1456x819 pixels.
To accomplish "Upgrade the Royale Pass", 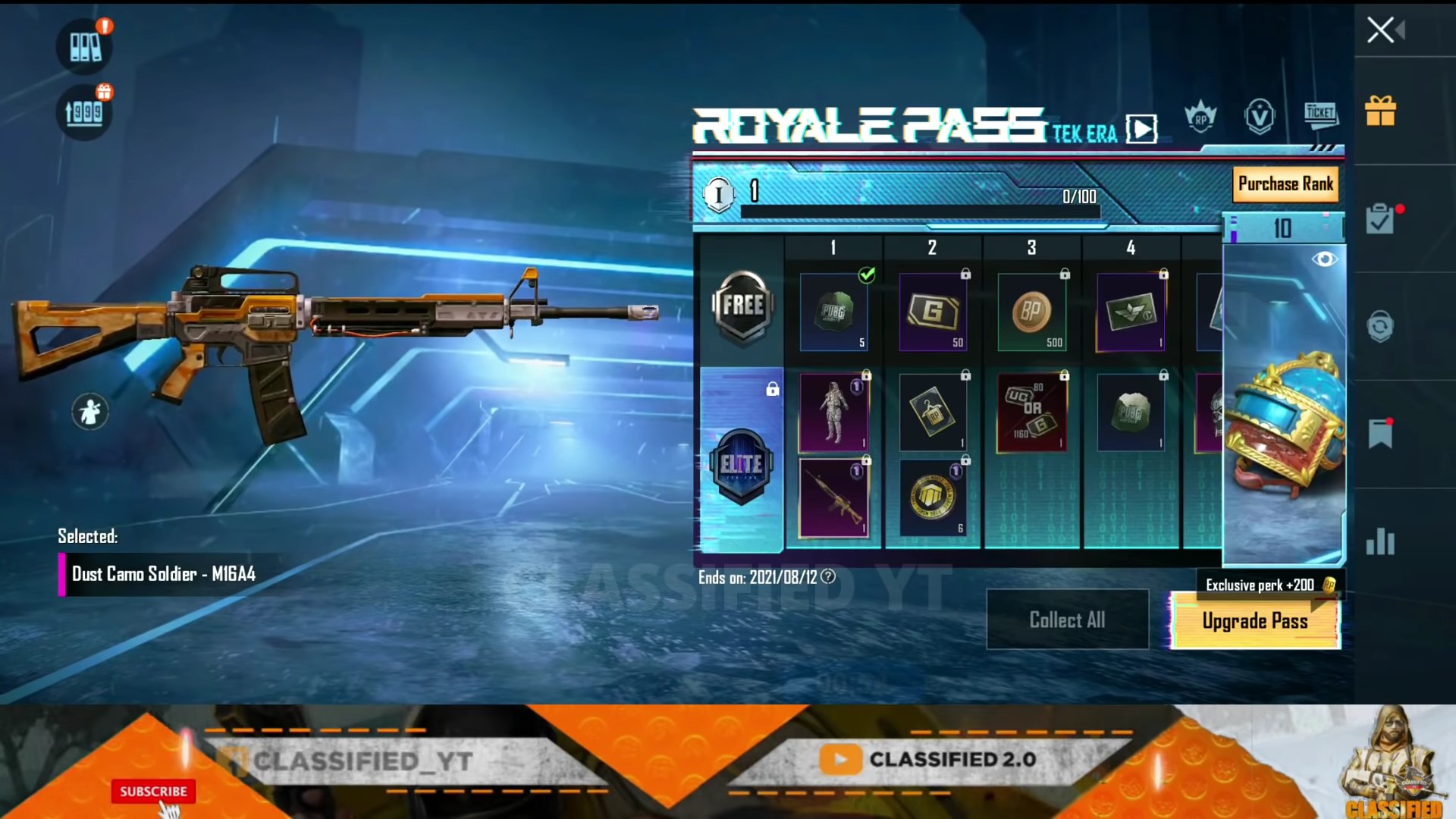I will coord(1255,621).
